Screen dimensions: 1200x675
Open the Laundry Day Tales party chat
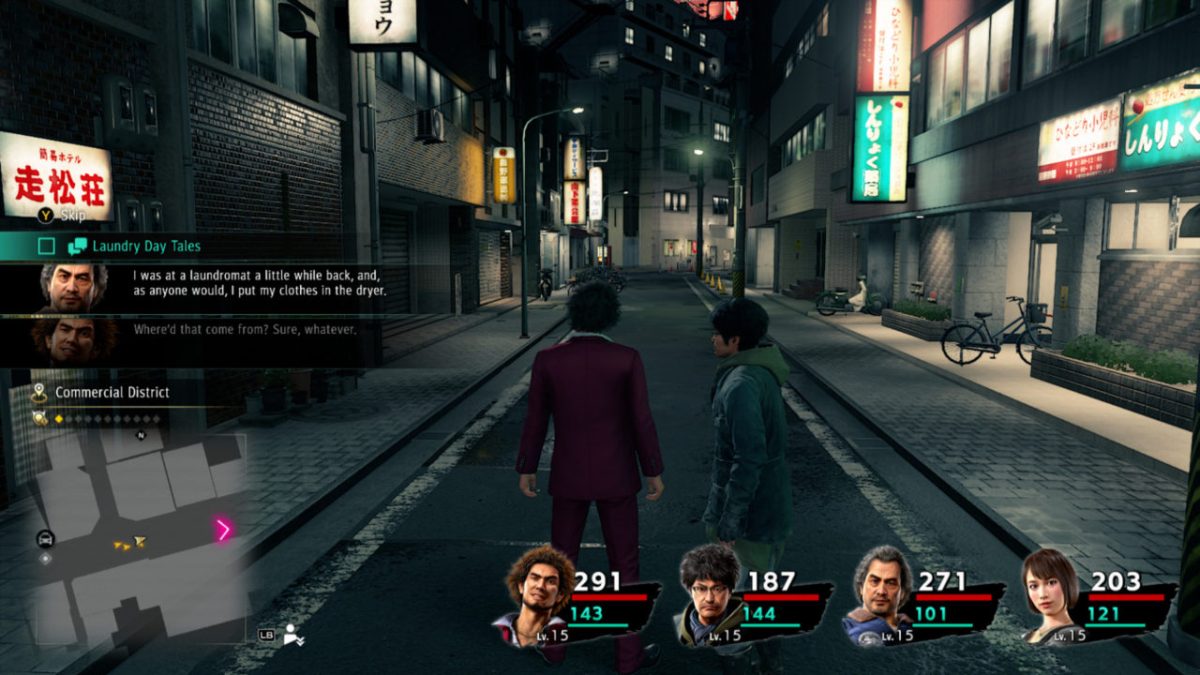pos(146,246)
